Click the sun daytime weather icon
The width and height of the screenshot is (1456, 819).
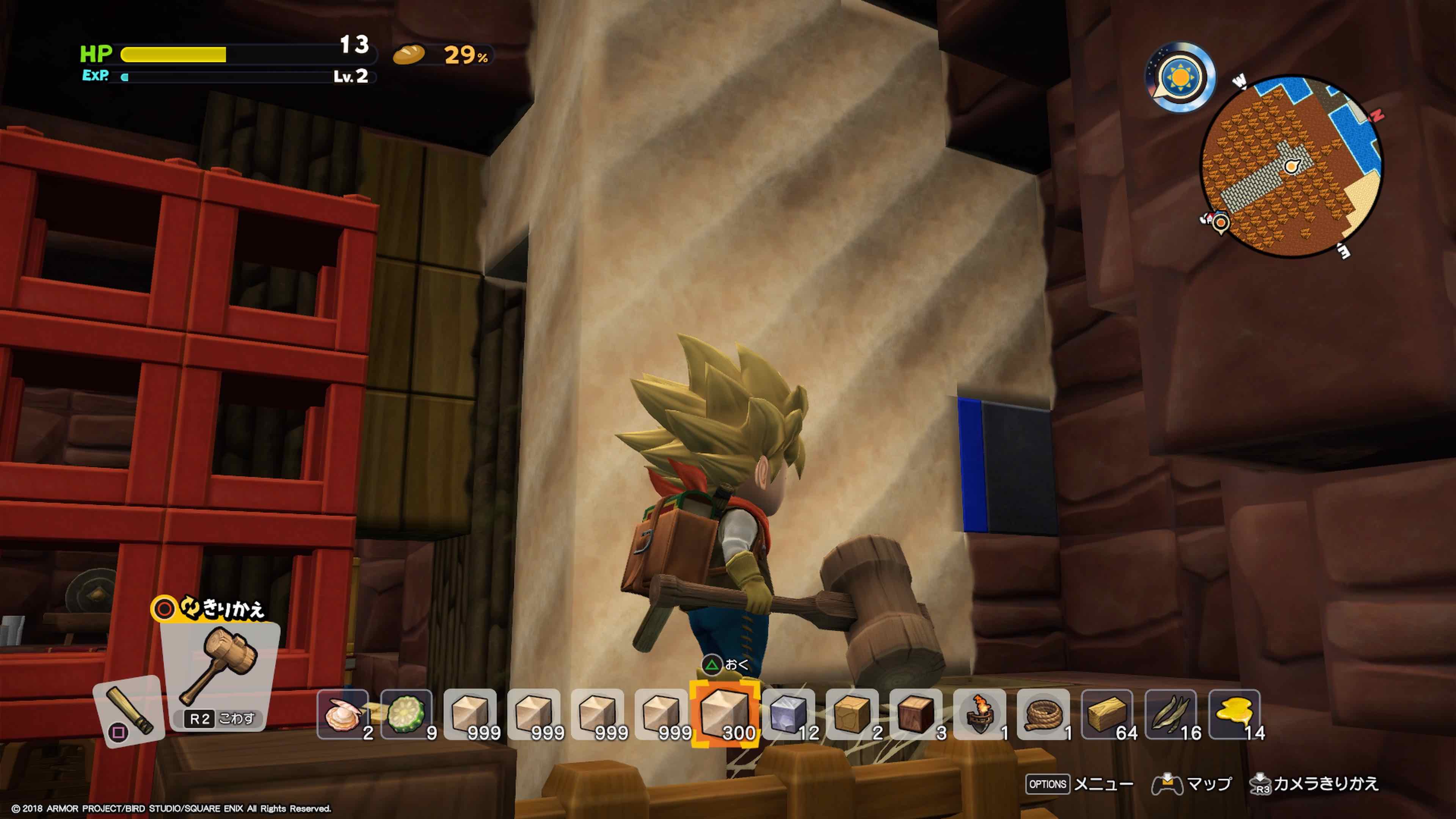[x=1180, y=77]
